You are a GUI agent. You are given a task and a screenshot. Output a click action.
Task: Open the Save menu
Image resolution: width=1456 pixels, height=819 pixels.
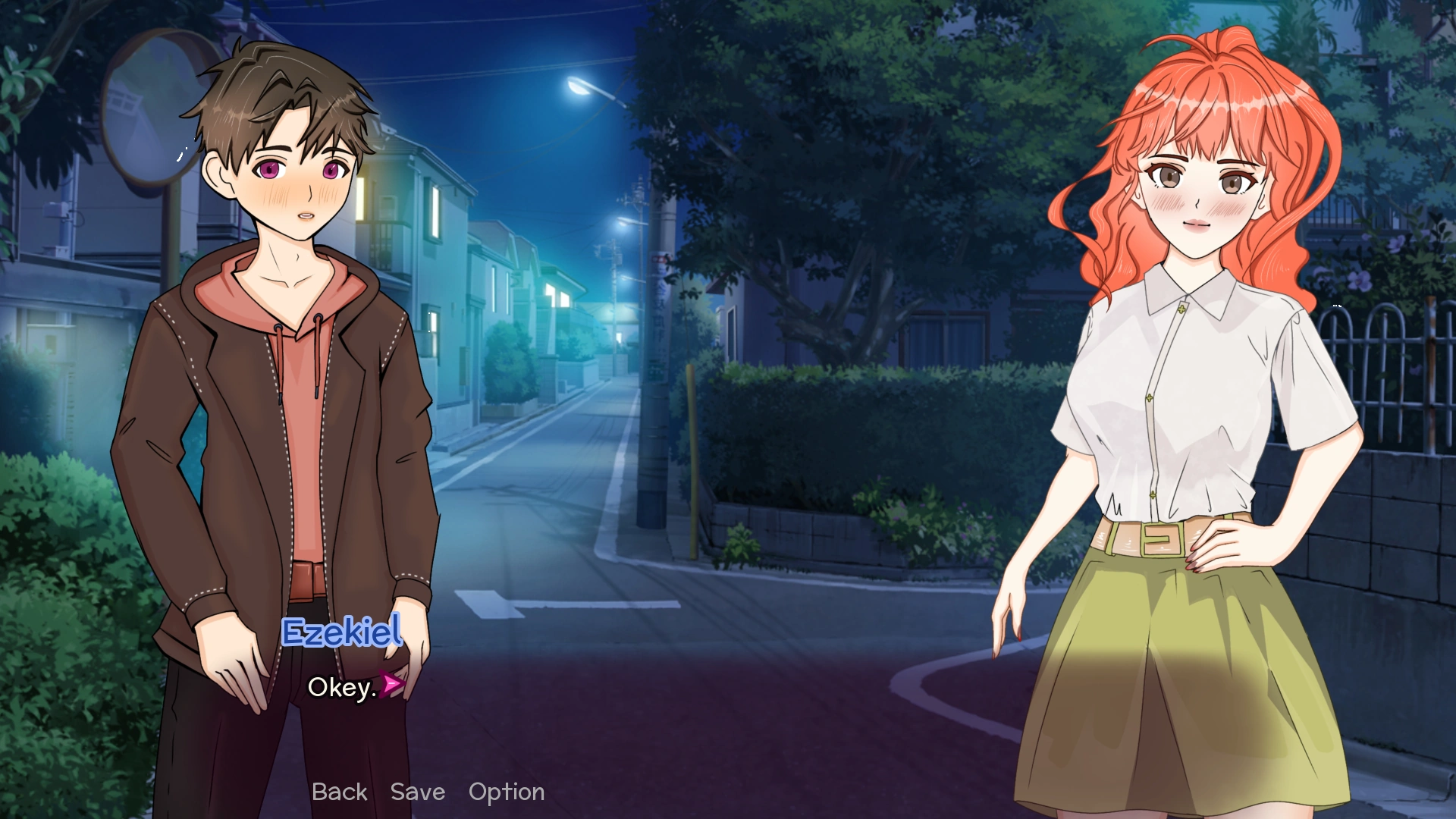click(x=417, y=792)
